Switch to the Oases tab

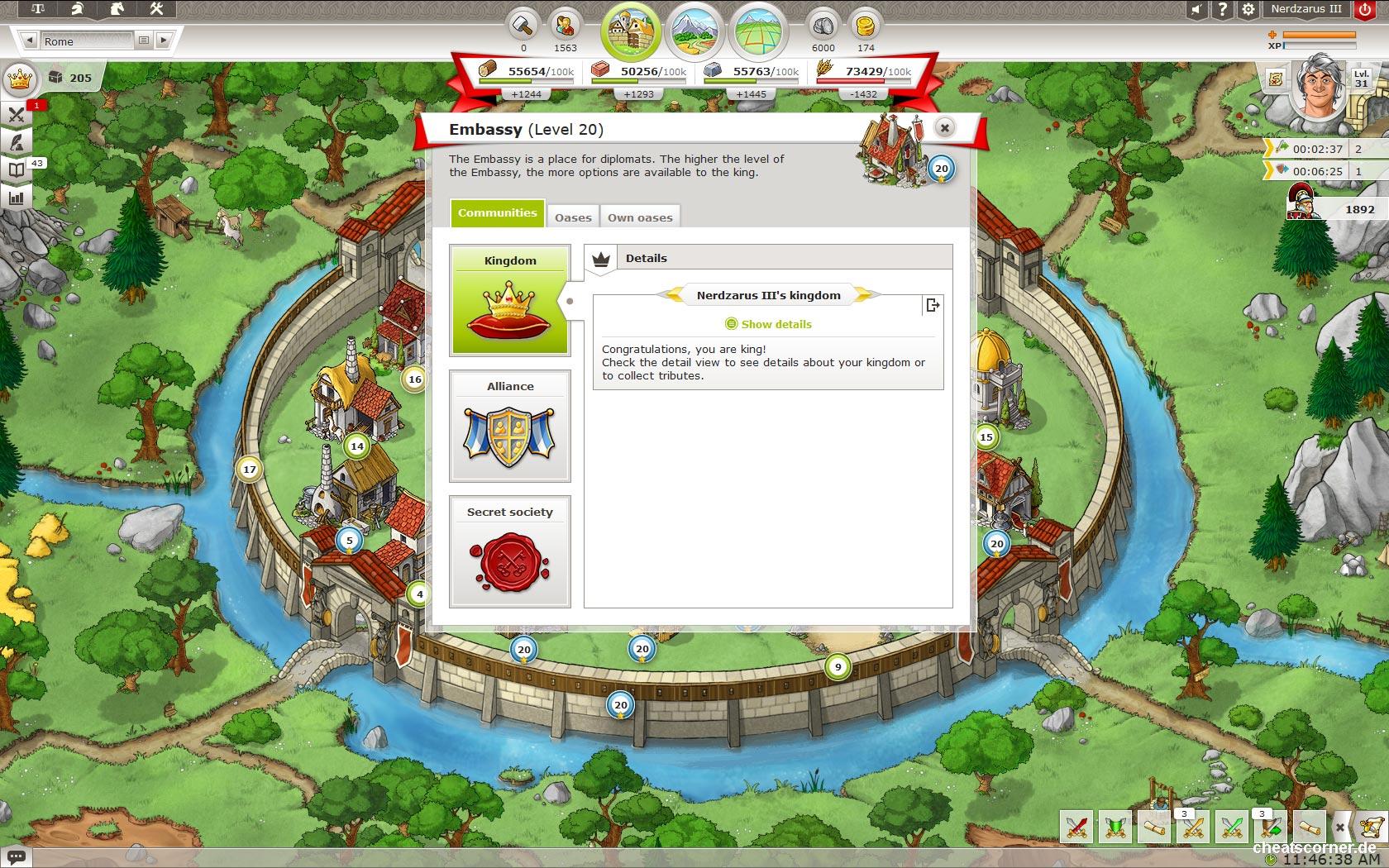coord(573,217)
